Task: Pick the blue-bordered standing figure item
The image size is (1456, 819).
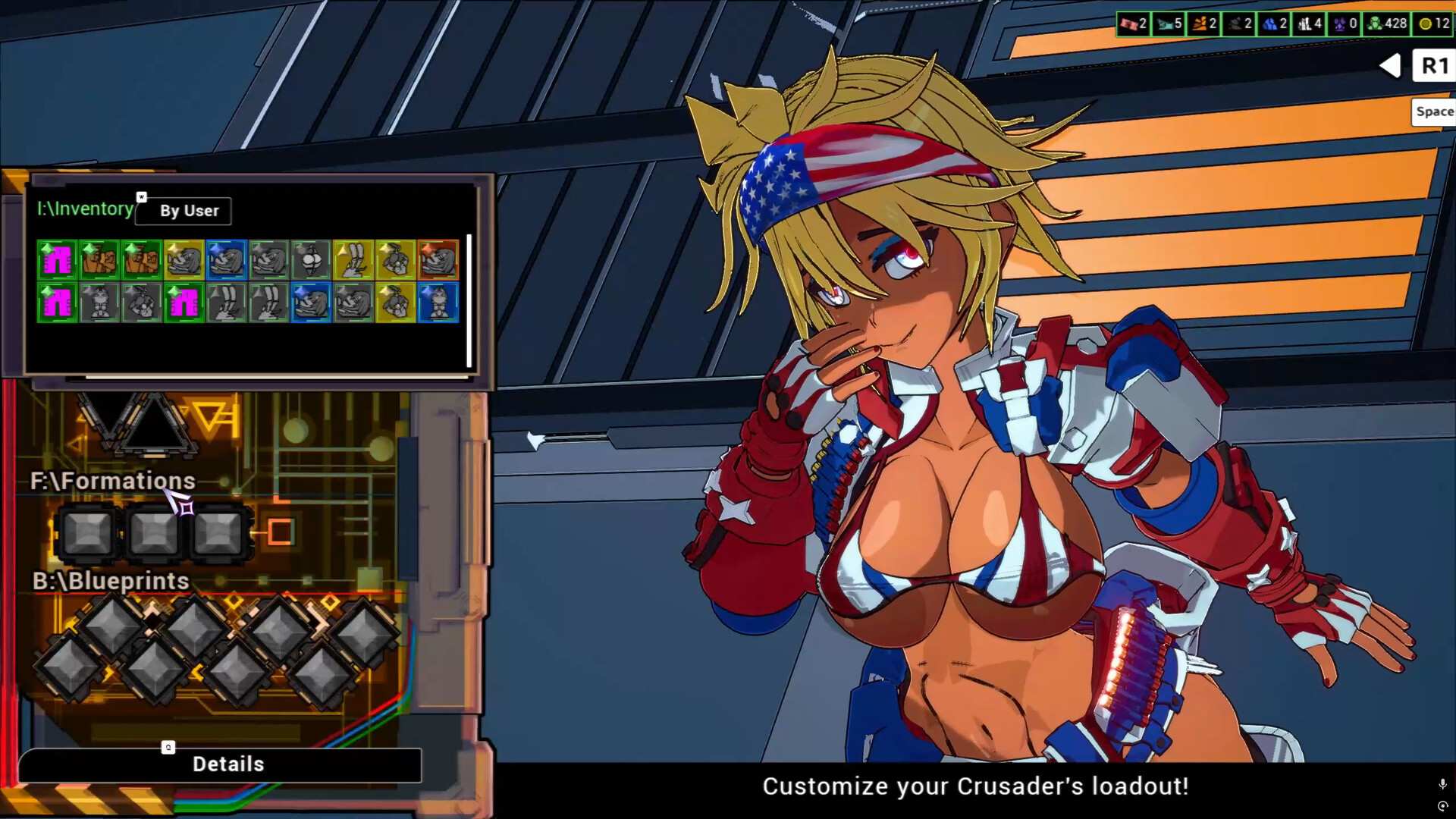Action: [438, 303]
